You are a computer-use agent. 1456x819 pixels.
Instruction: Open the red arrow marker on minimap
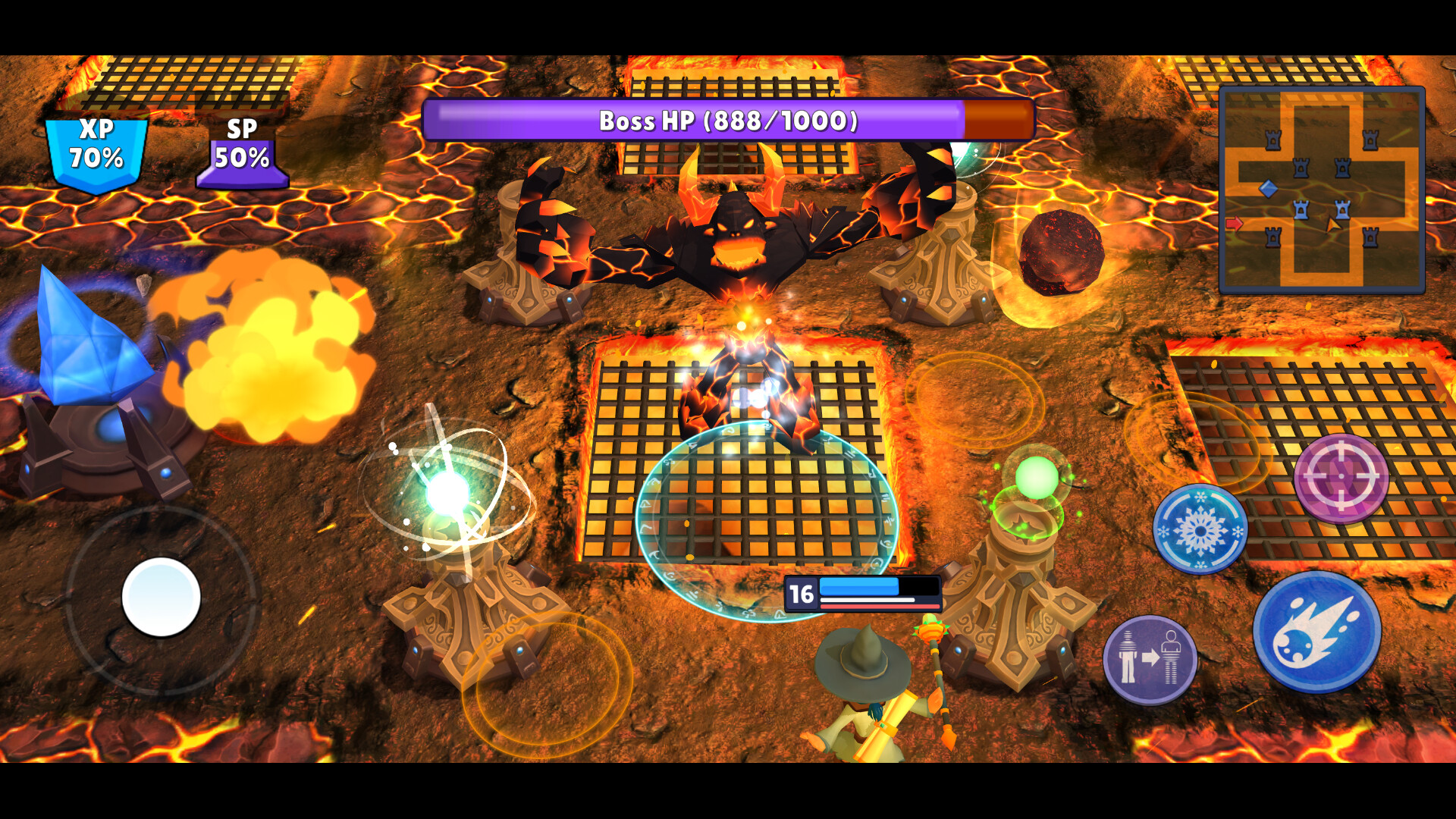coord(1234,223)
